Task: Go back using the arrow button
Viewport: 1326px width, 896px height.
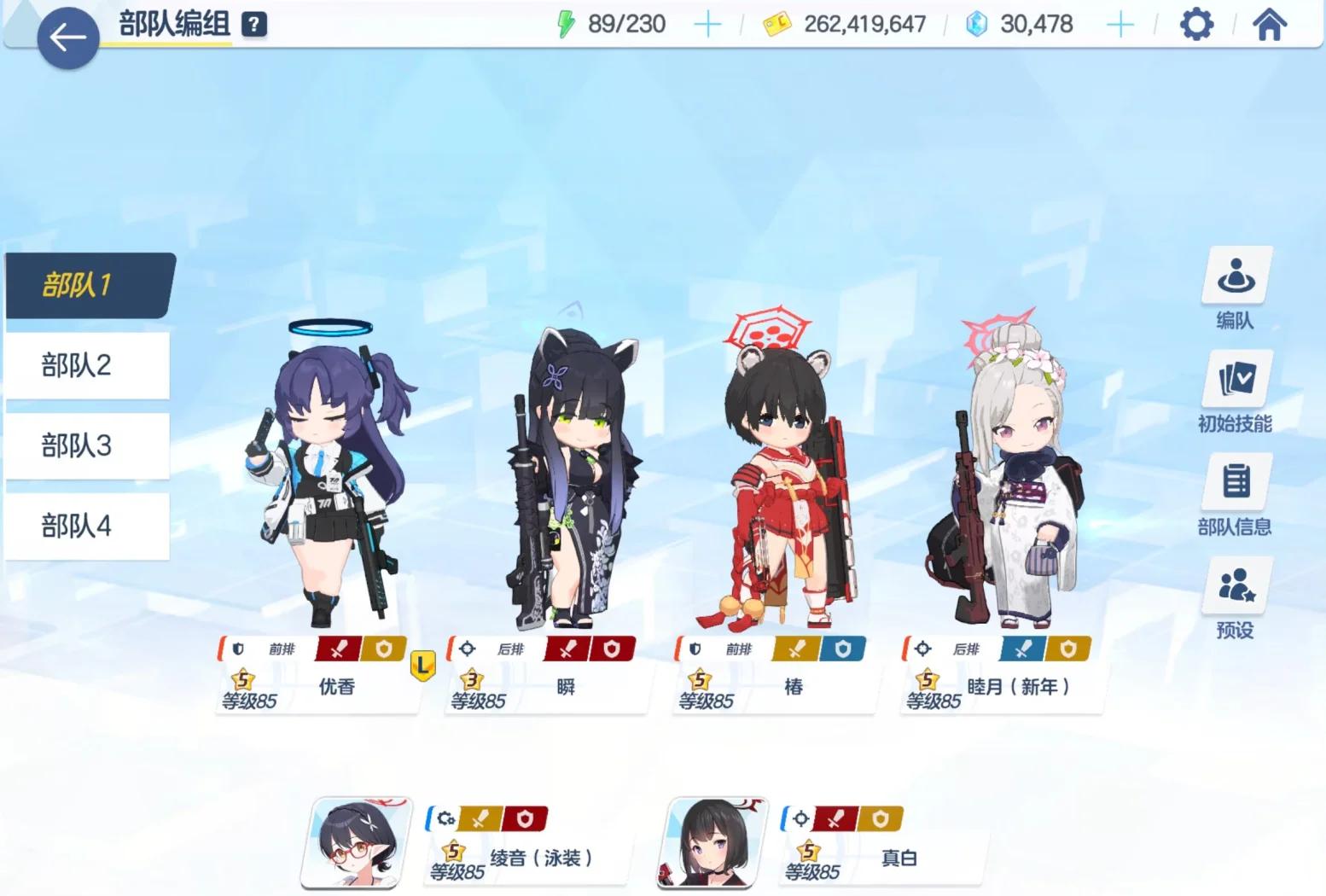Action: click(x=67, y=38)
